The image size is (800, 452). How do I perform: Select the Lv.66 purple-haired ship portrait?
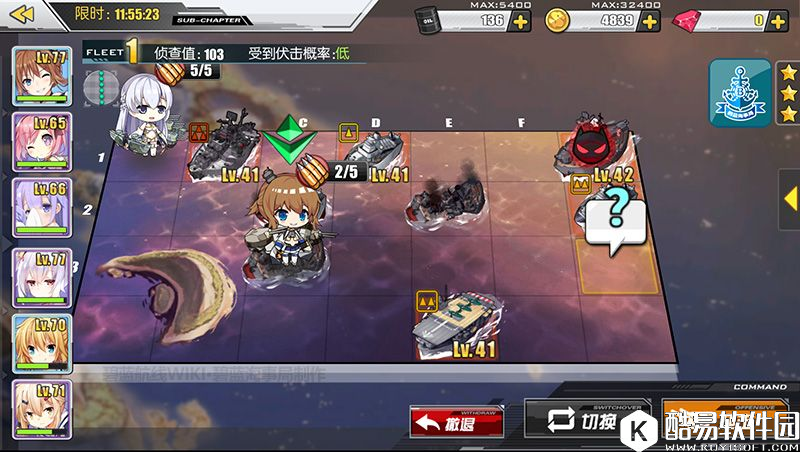pyautogui.click(x=41, y=209)
